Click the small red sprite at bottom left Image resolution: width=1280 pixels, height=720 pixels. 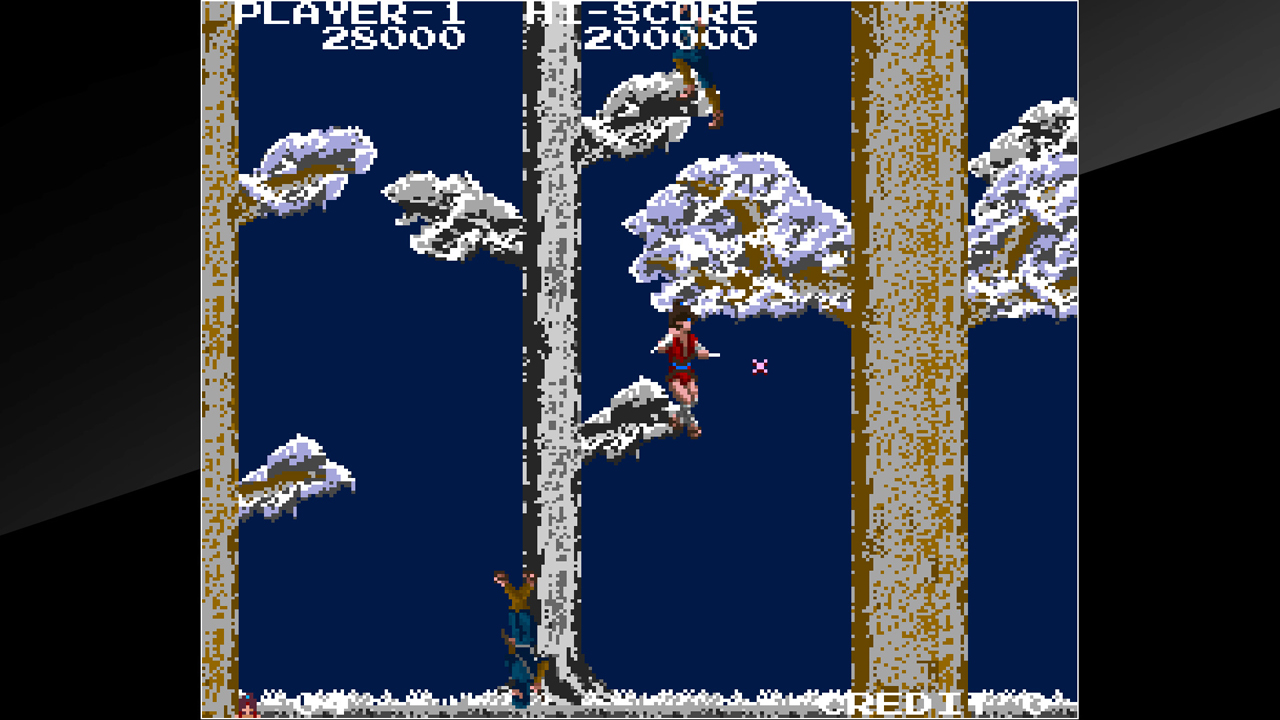245,706
